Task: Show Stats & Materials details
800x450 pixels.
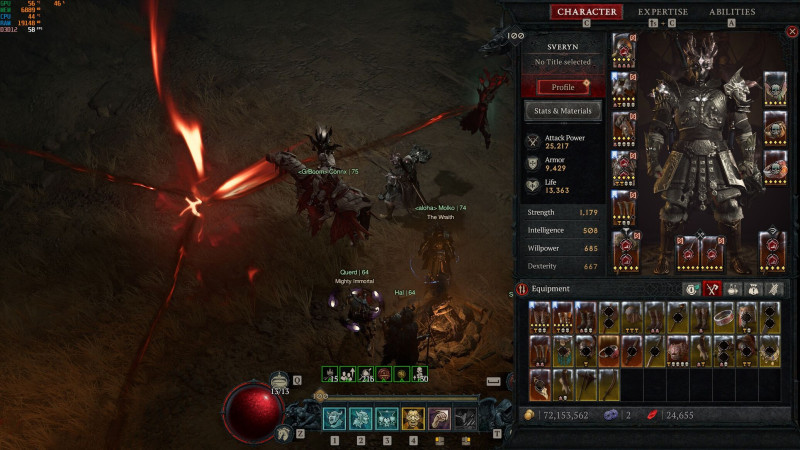Action: click(x=565, y=110)
